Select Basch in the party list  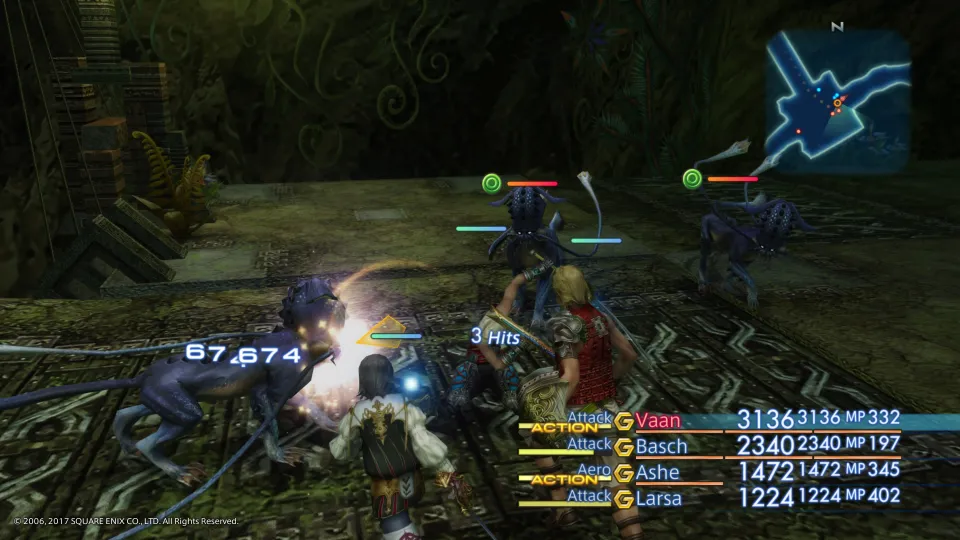pyautogui.click(x=661, y=446)
